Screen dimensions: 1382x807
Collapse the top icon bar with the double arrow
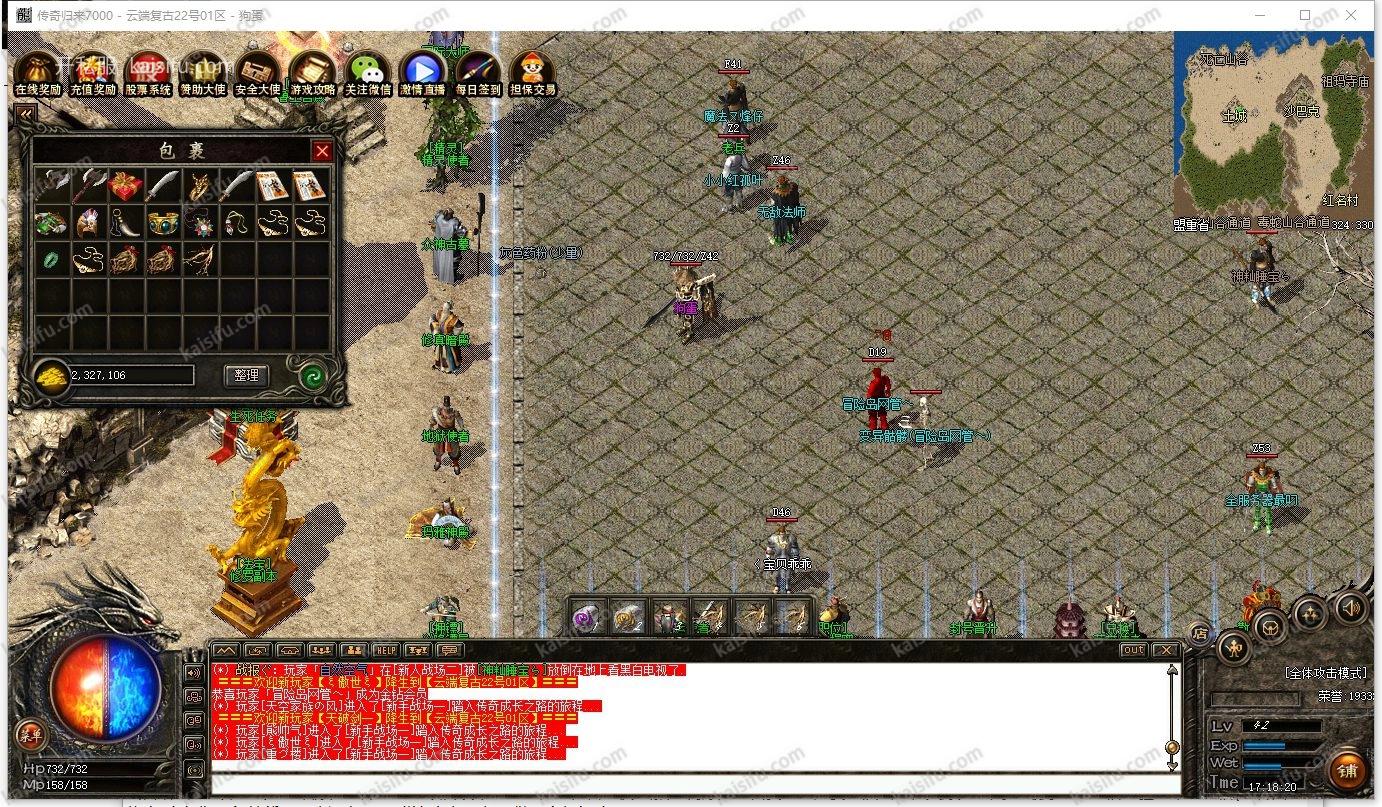(x=26, y=115)
